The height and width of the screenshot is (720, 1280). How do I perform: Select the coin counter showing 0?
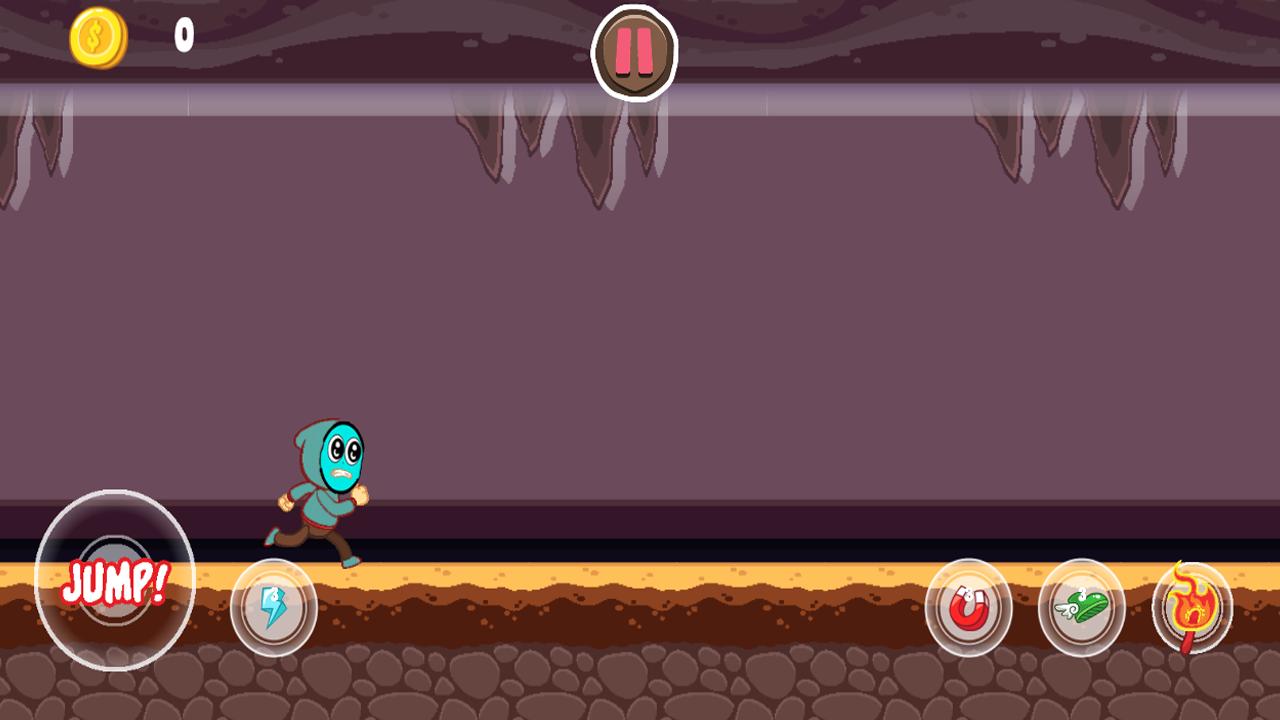182,38
